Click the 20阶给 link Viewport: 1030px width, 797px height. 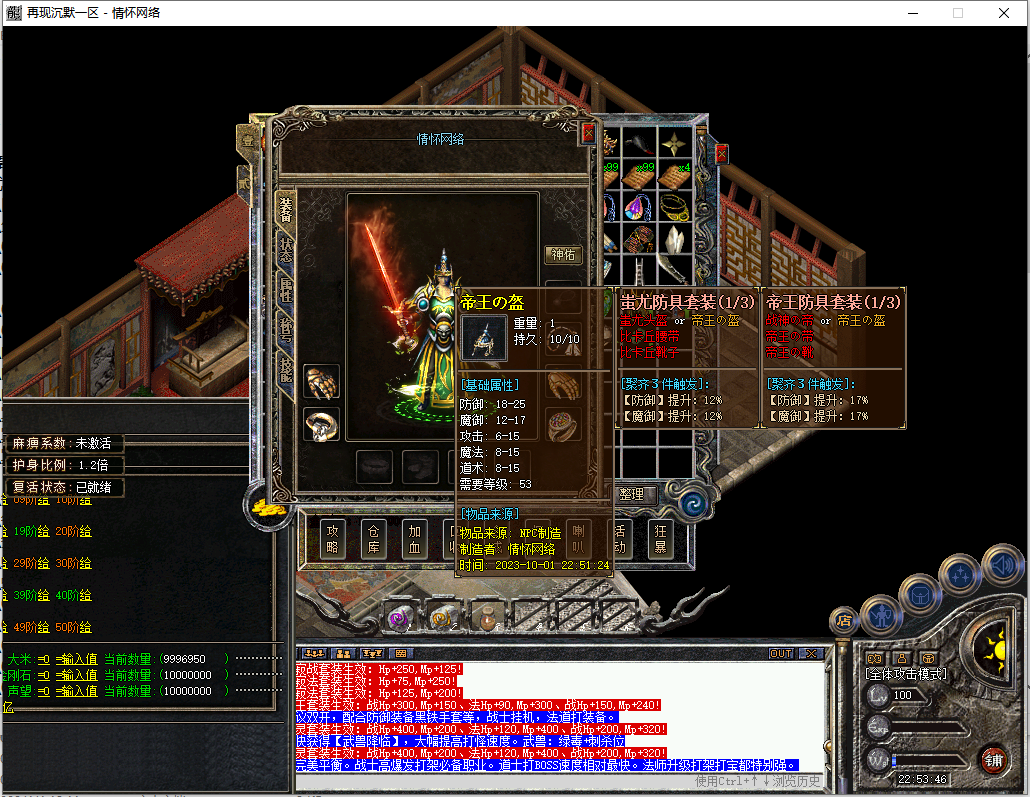tap(73, 532)
